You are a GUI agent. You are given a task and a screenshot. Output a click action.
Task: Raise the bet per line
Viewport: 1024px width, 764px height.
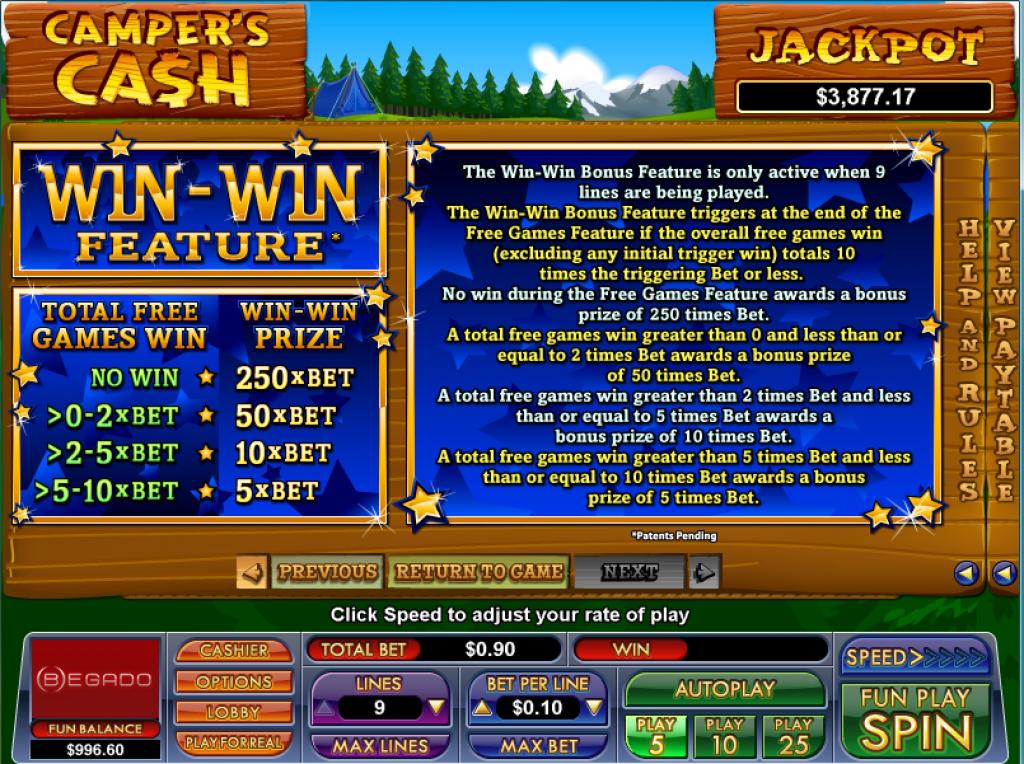click(x=482, y=708)
